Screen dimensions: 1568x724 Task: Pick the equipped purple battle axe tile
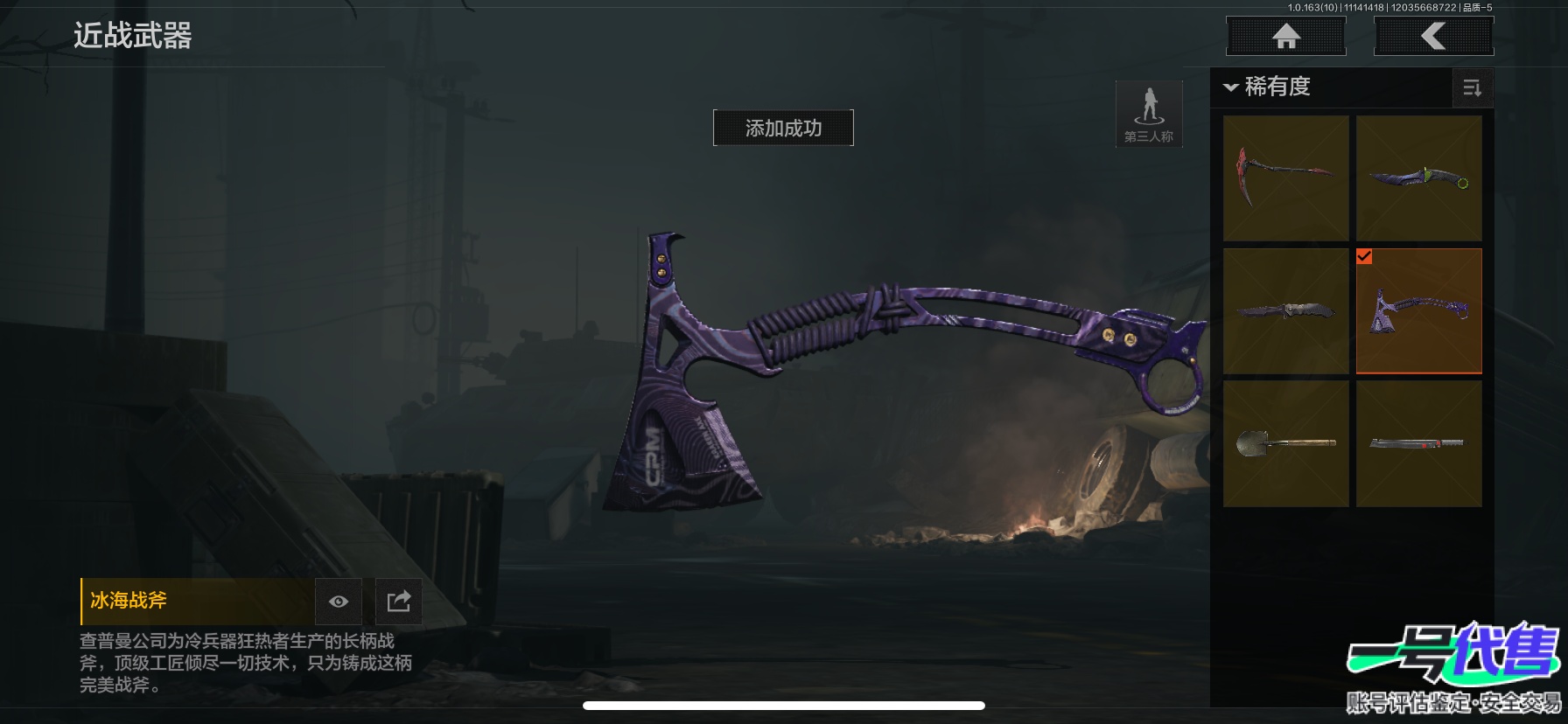pyautogui.click(x=1418, y=311)
